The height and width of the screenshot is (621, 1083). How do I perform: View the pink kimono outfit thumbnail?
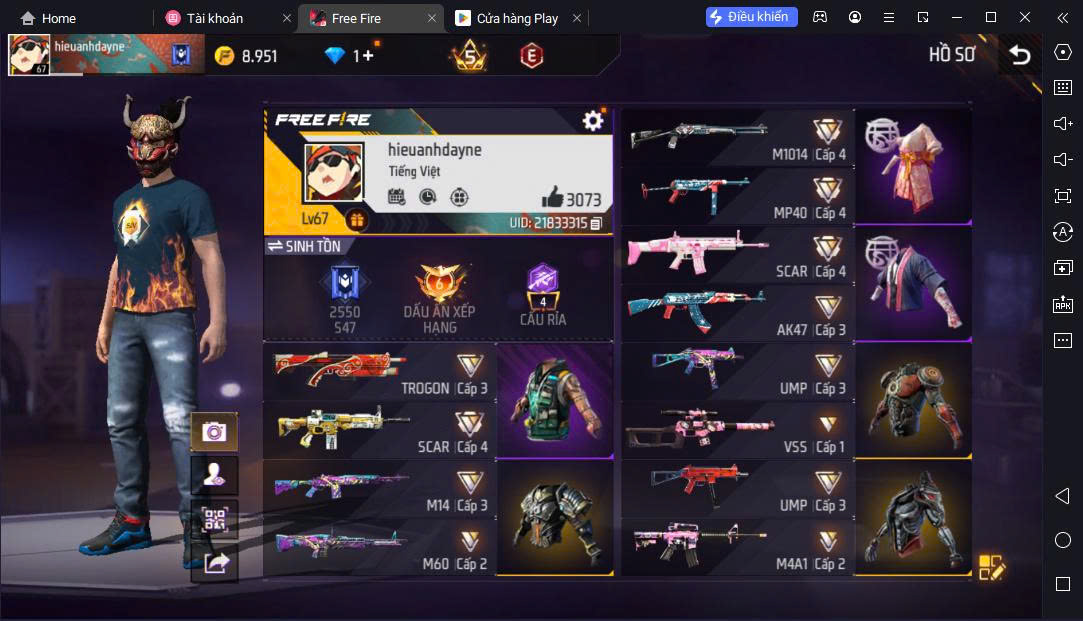tap(912, 166)
